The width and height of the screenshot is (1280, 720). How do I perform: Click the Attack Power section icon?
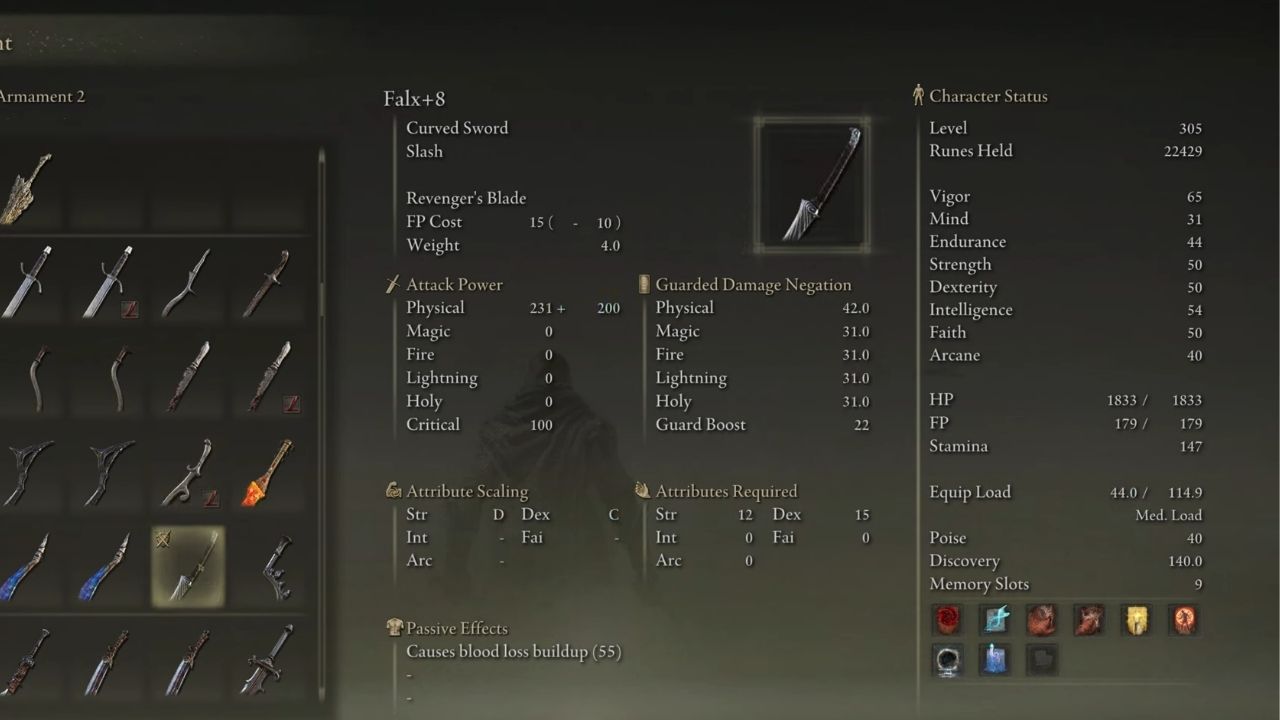tap(392, 284)
